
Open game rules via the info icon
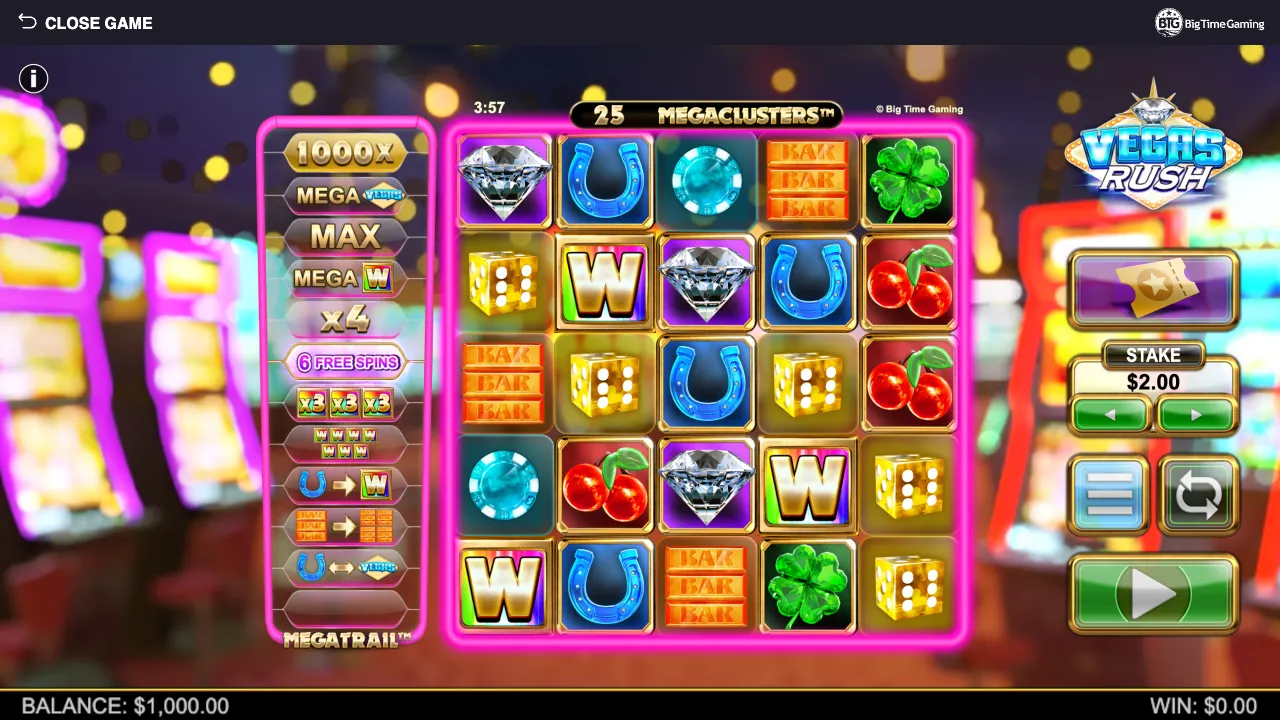(x=33, y=78)
